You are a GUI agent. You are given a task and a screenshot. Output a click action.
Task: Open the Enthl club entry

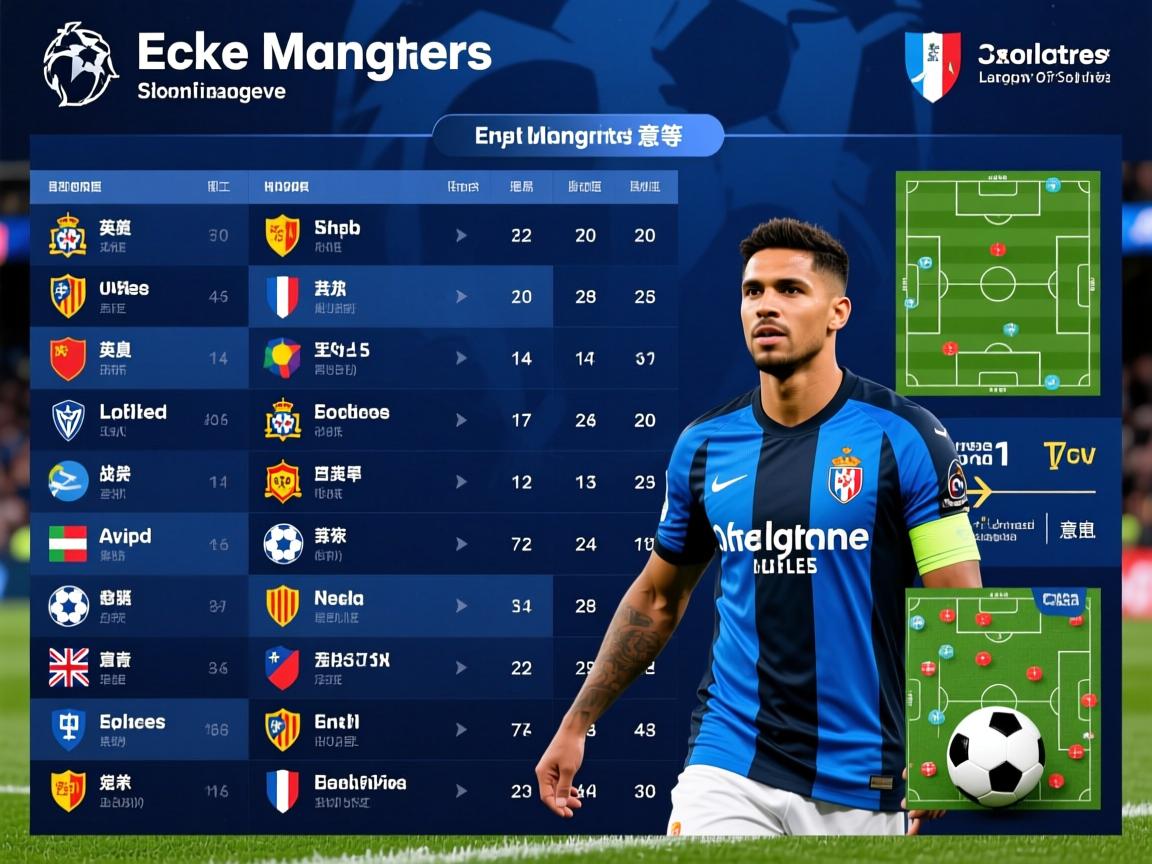[336, 729]
